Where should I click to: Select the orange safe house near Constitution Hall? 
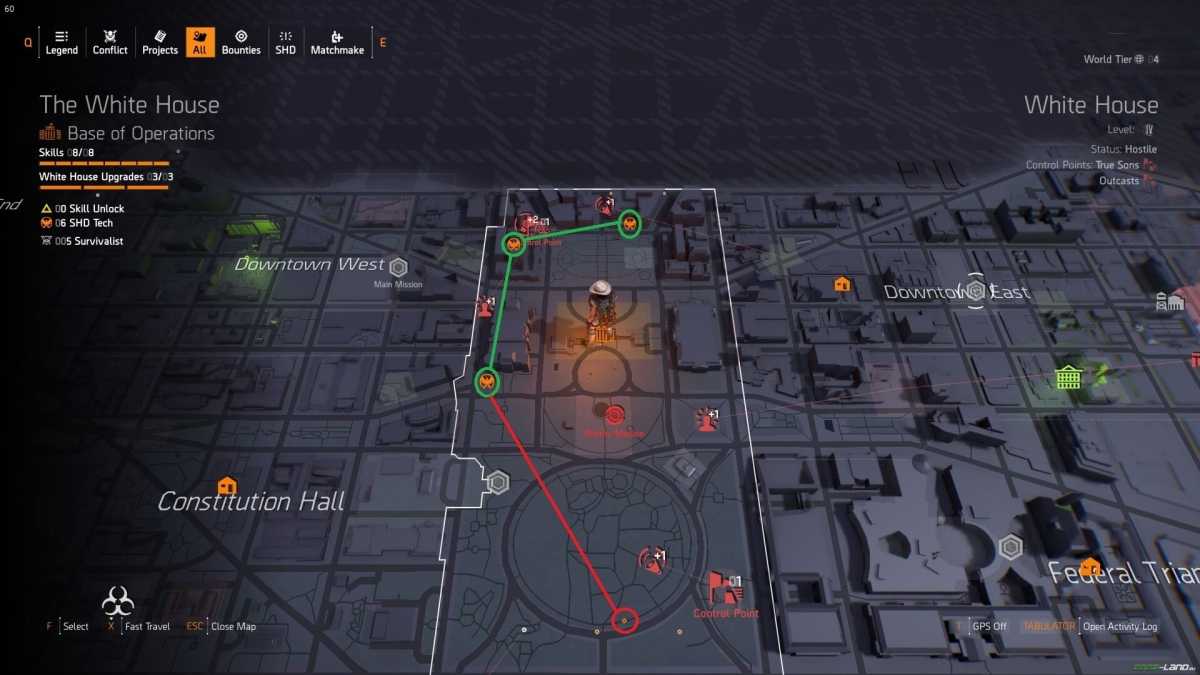click(227, 486)
